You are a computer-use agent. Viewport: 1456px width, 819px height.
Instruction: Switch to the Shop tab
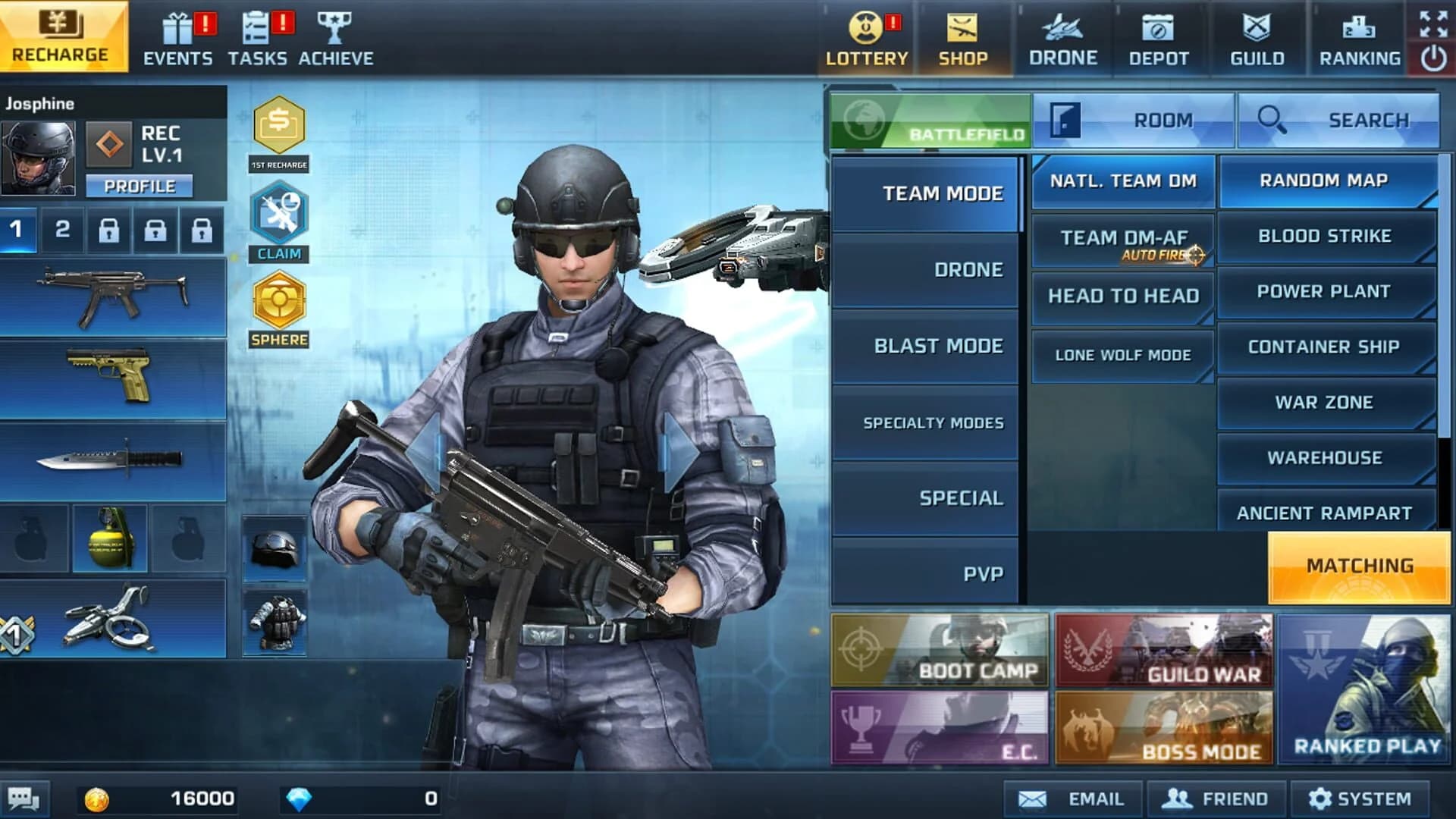click(x=963, y=38)
